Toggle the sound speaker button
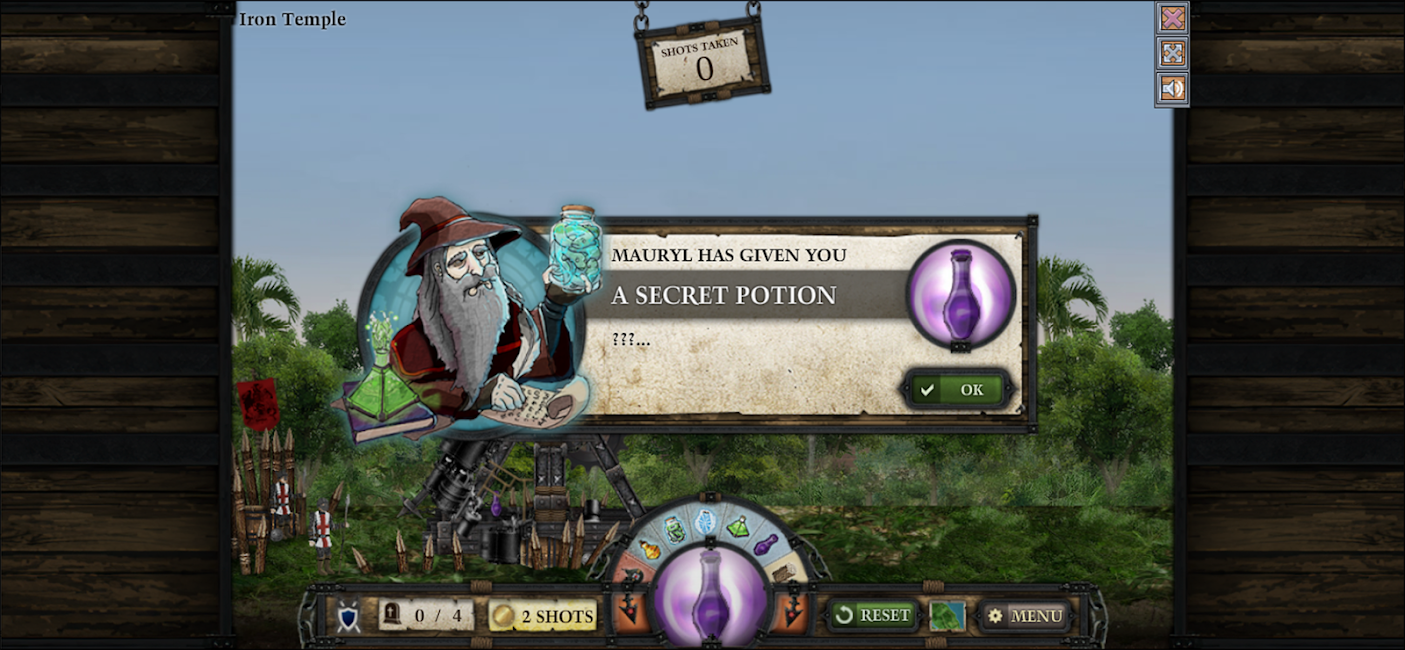 point(1172,88)
